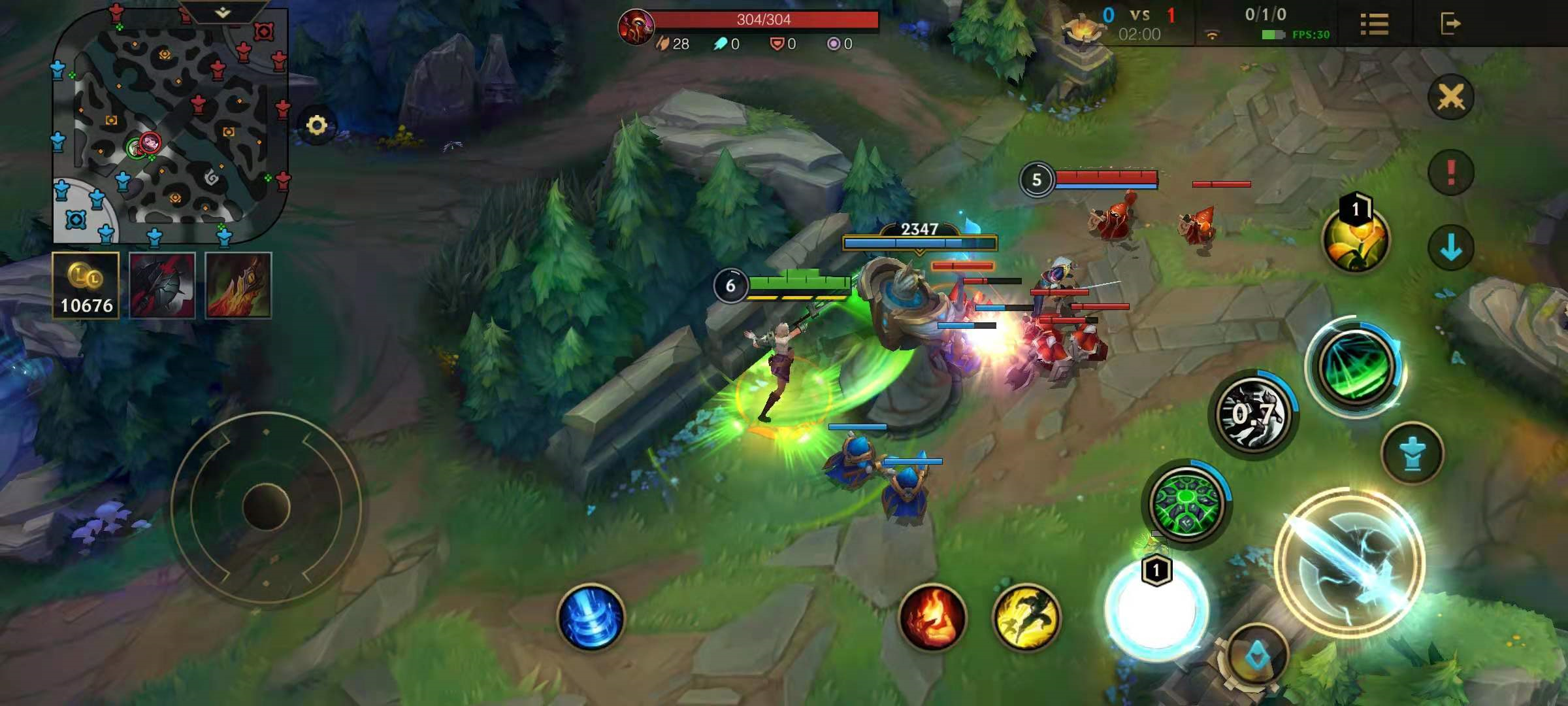Activate the ability on 0.7 cooldown
This screenshot has width=1568, height=706.
click(x=1253, y=413)
